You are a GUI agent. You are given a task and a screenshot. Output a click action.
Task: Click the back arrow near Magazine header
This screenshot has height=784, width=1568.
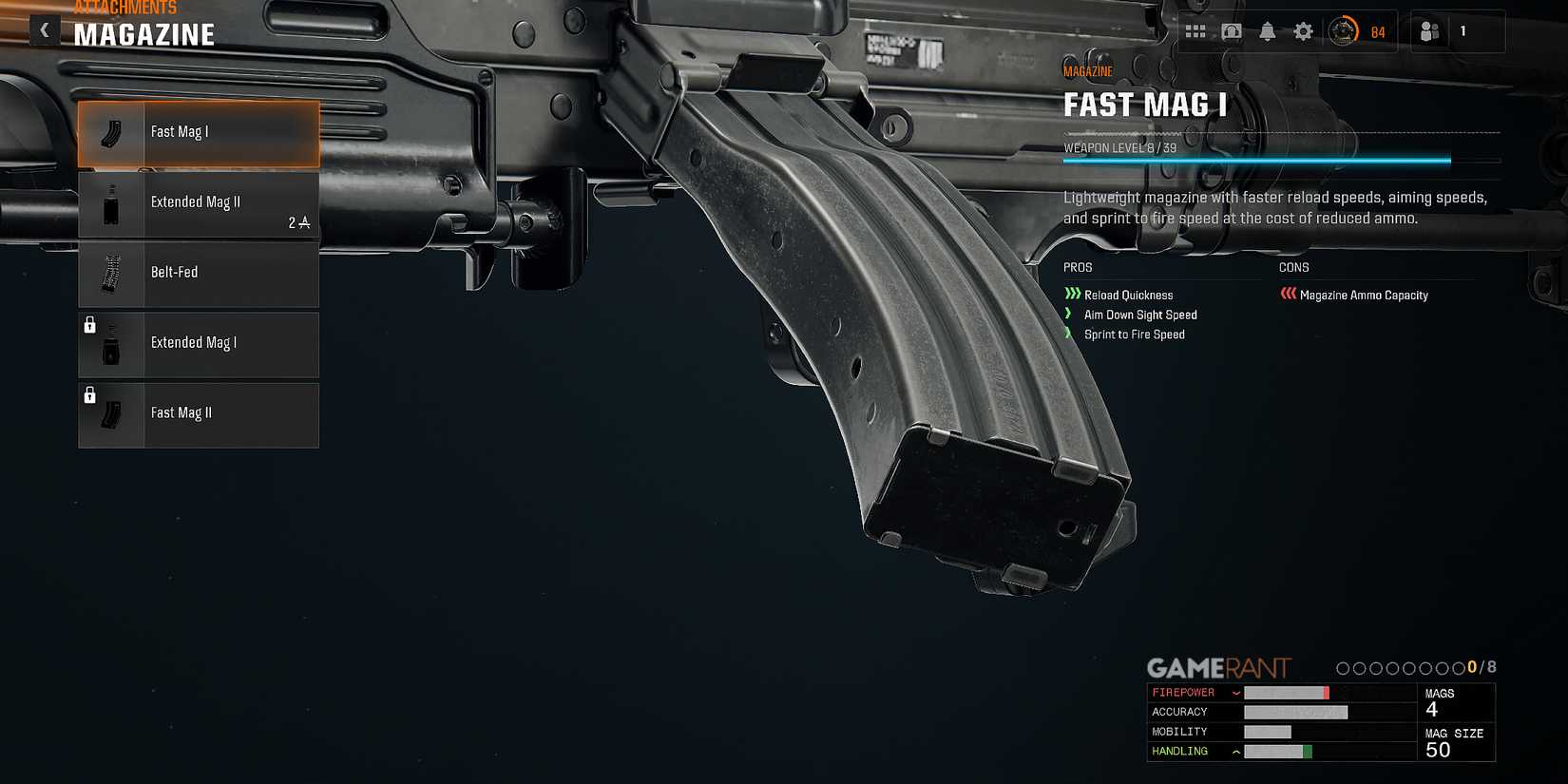[45, 29]
